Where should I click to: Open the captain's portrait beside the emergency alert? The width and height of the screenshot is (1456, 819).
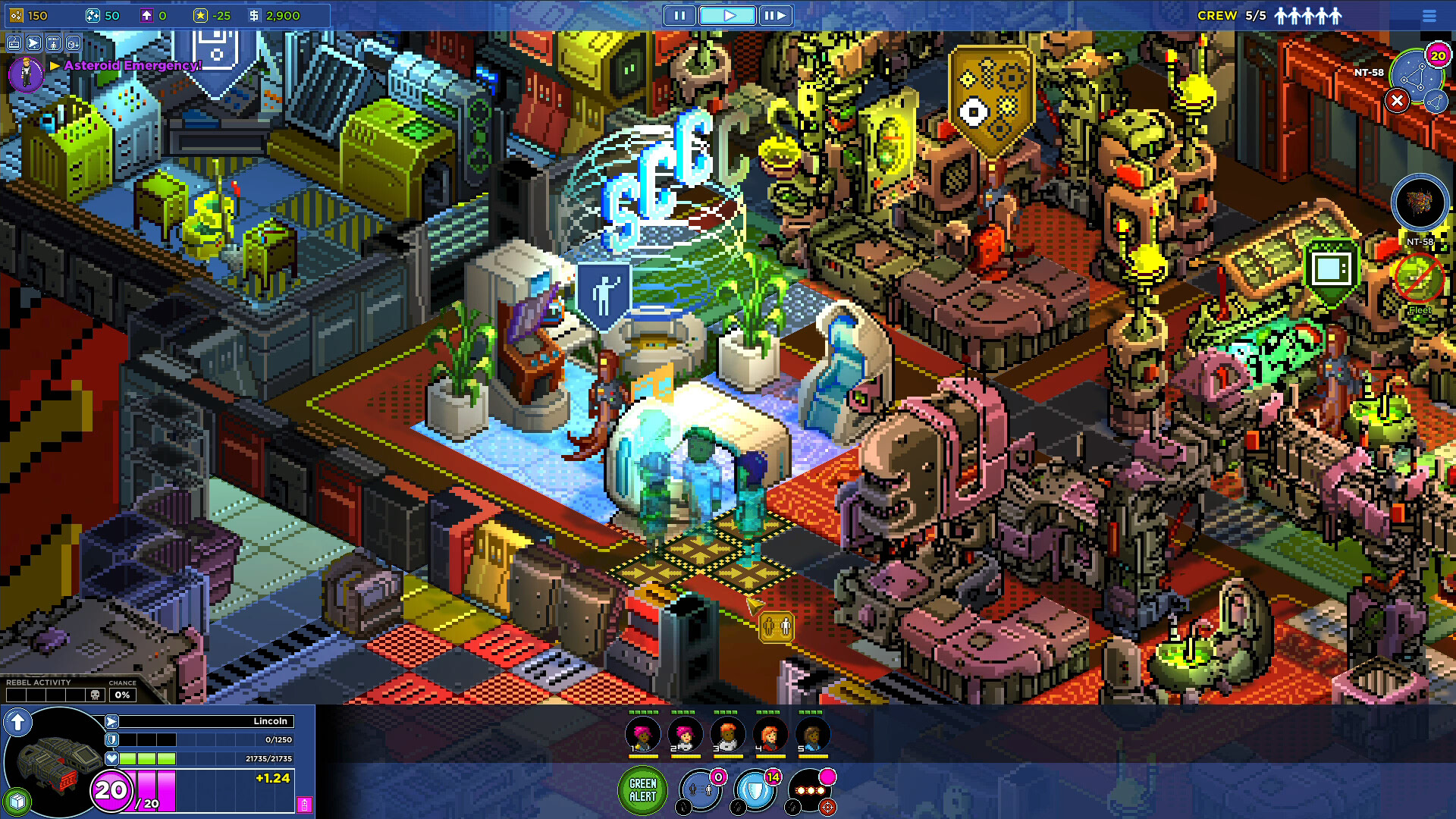(25, 73)
